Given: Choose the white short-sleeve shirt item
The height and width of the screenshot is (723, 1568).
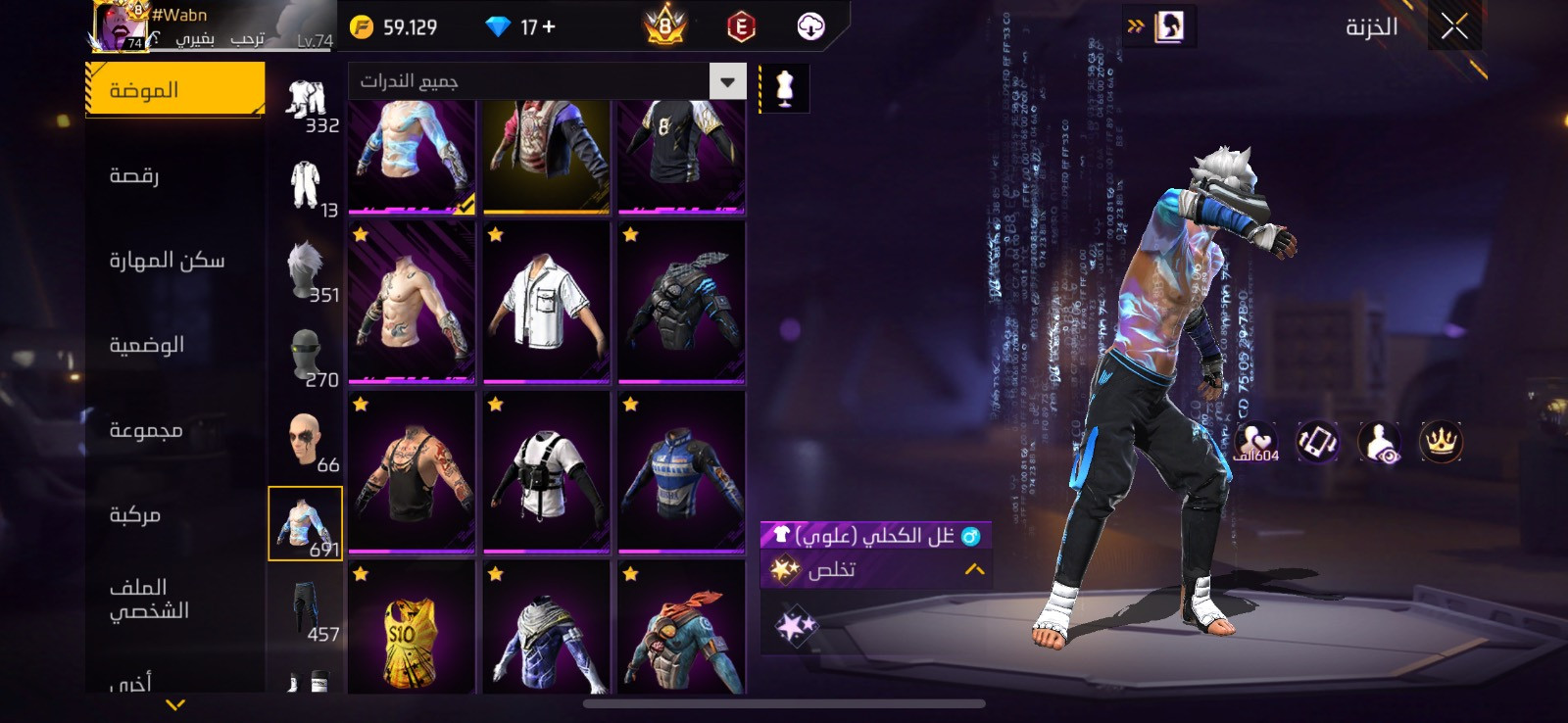Looking at the screenshot, I should pyautogui.click(x=547, y=302).
